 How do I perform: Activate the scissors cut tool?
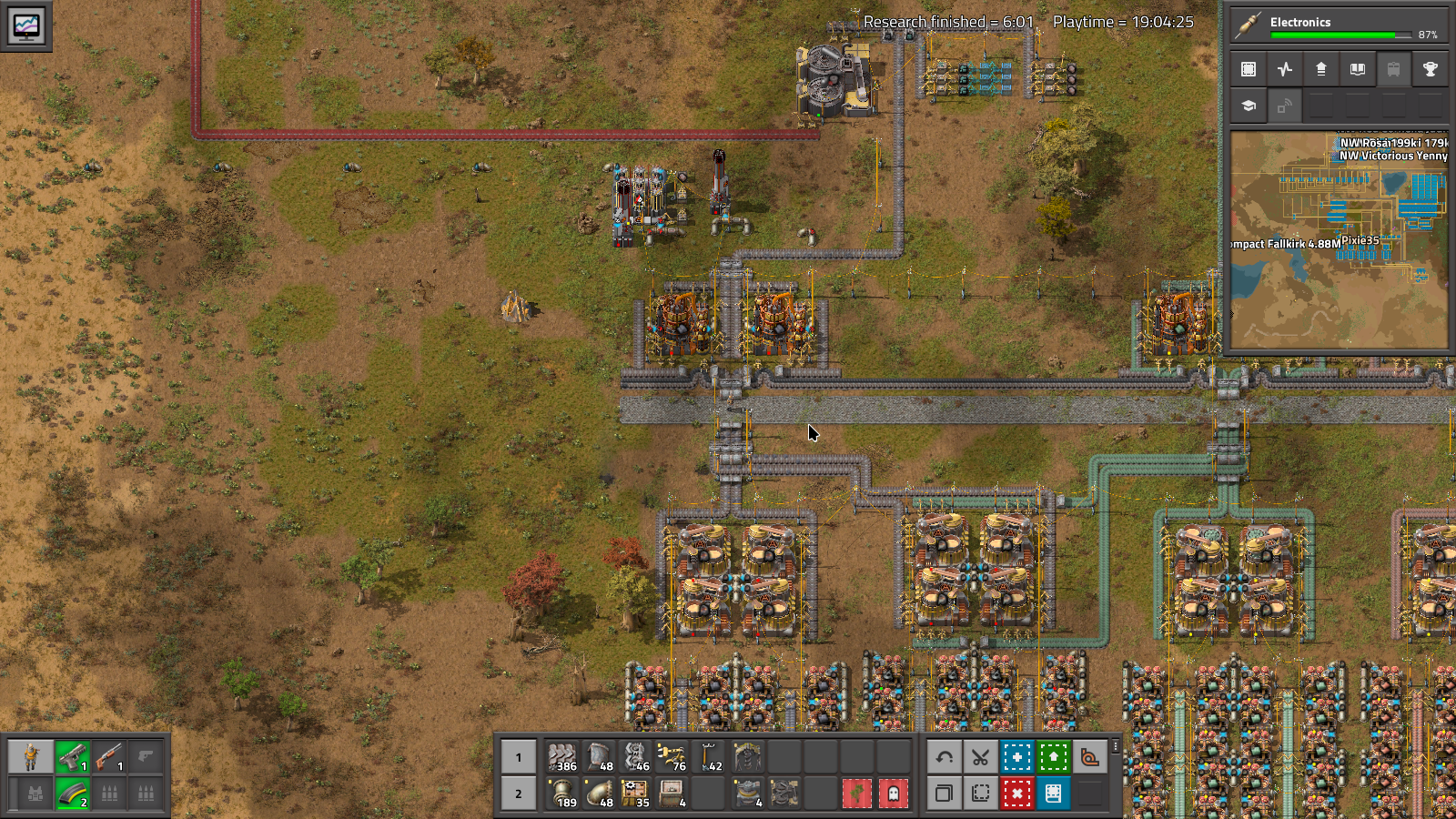coord(980,757)
